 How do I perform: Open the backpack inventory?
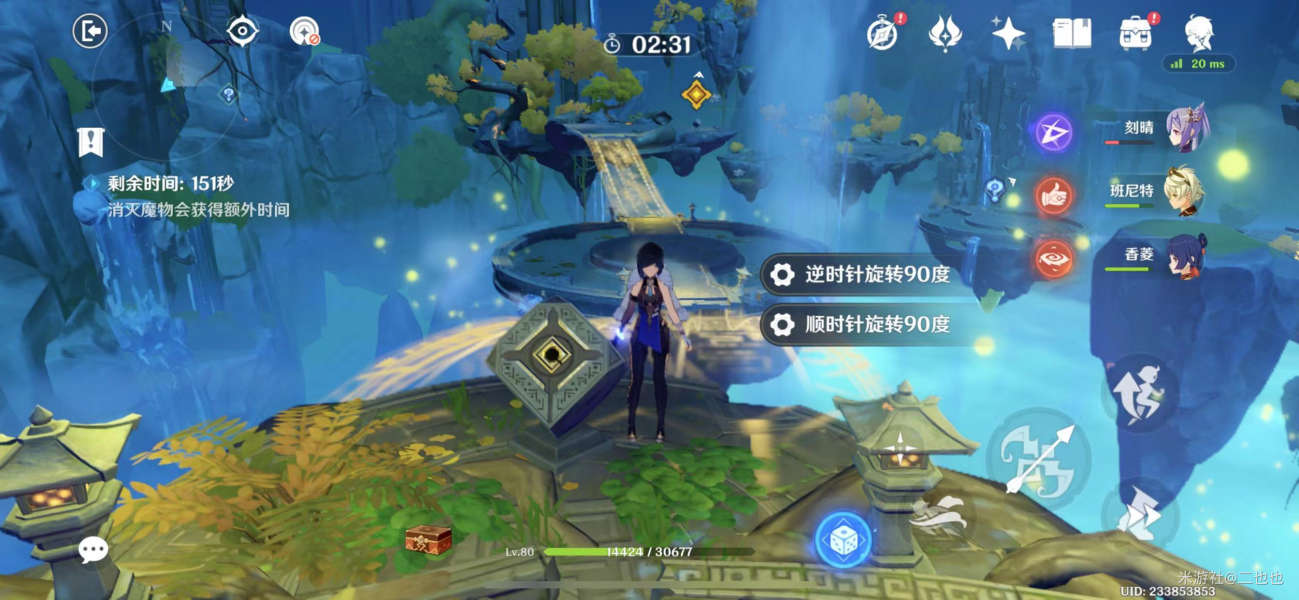pyautogui.click(x=1136, y=34)
